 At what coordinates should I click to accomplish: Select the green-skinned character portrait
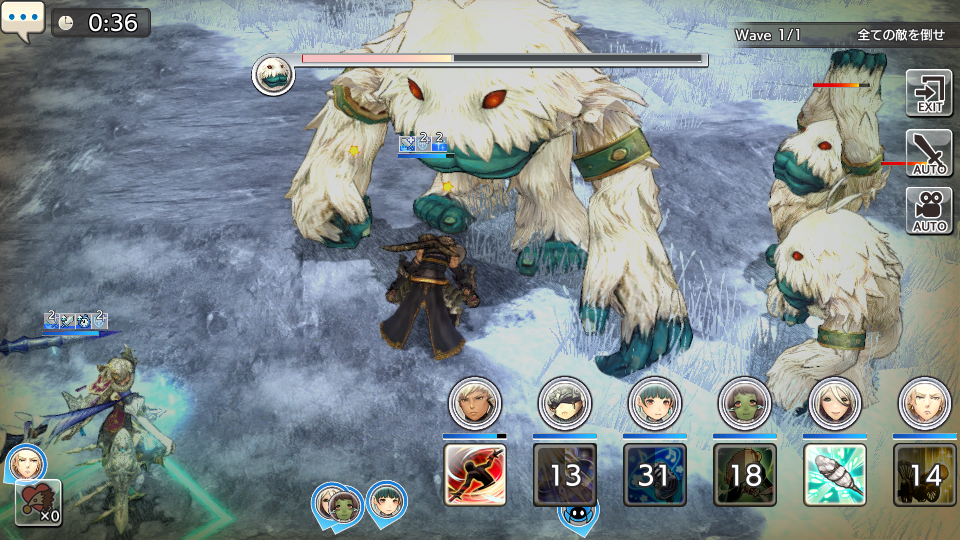(745, 402)
